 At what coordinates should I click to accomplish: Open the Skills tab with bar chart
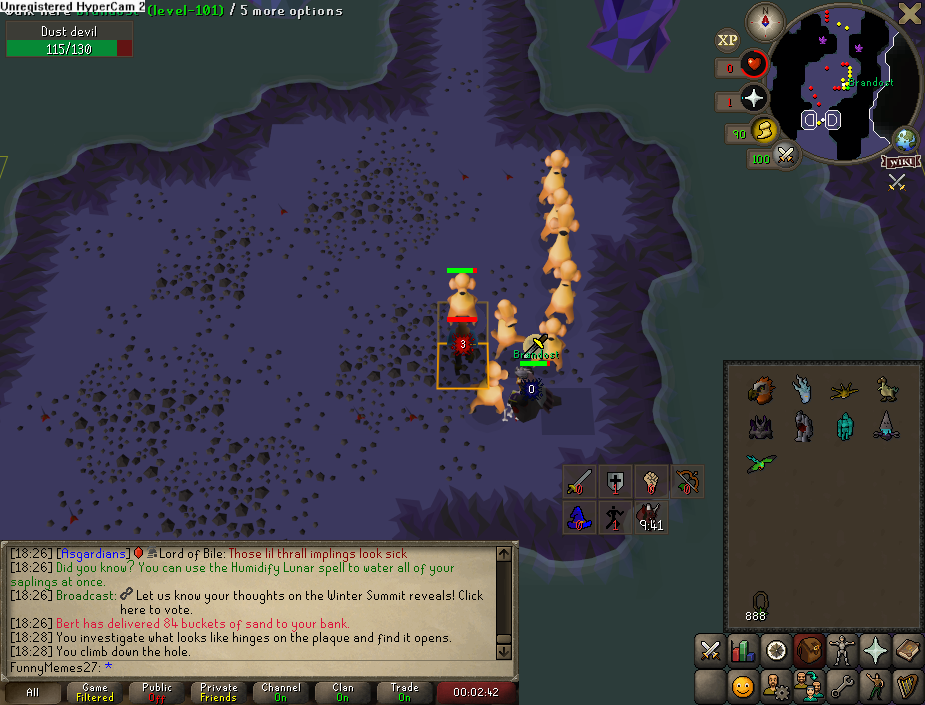(x=743, y=651)
